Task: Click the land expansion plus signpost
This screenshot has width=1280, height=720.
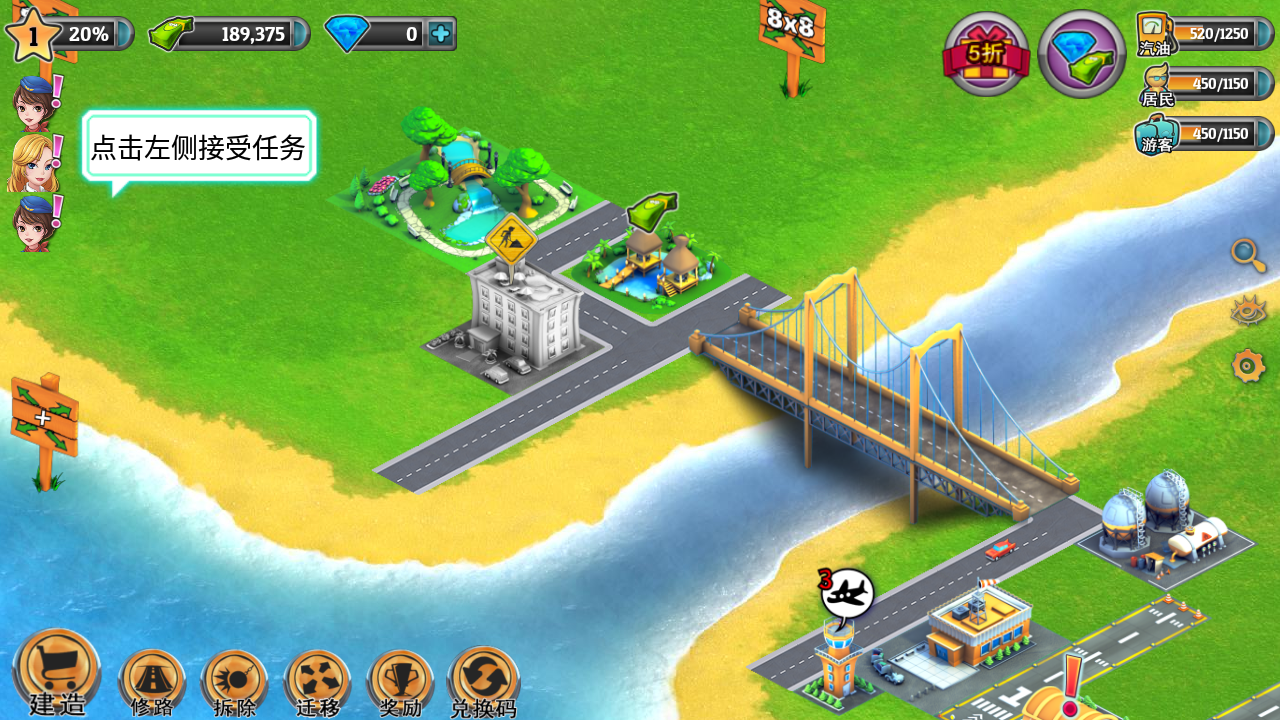Action: (x=44, y=416)
